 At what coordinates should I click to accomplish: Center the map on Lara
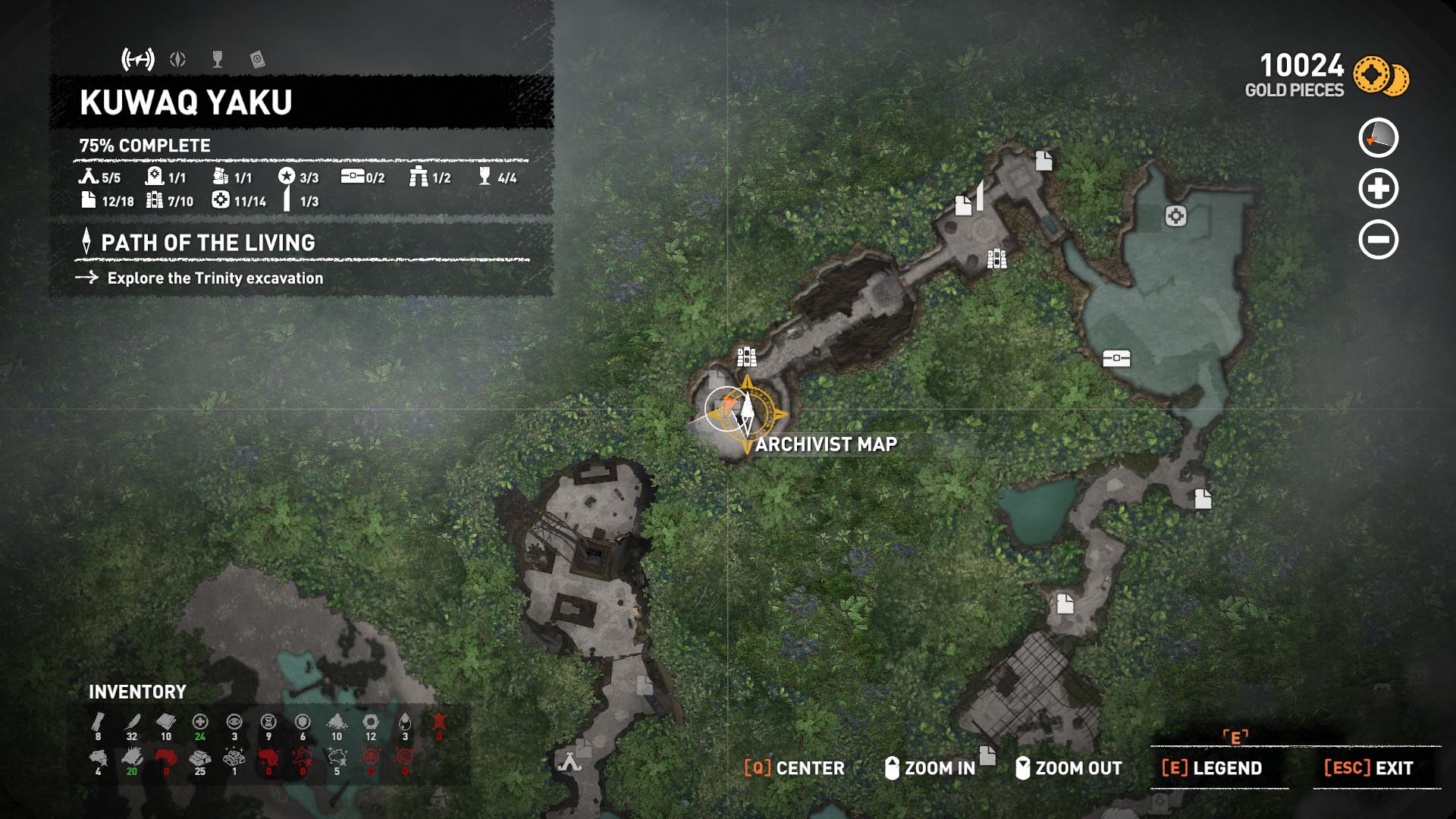(x=794, y=768)
